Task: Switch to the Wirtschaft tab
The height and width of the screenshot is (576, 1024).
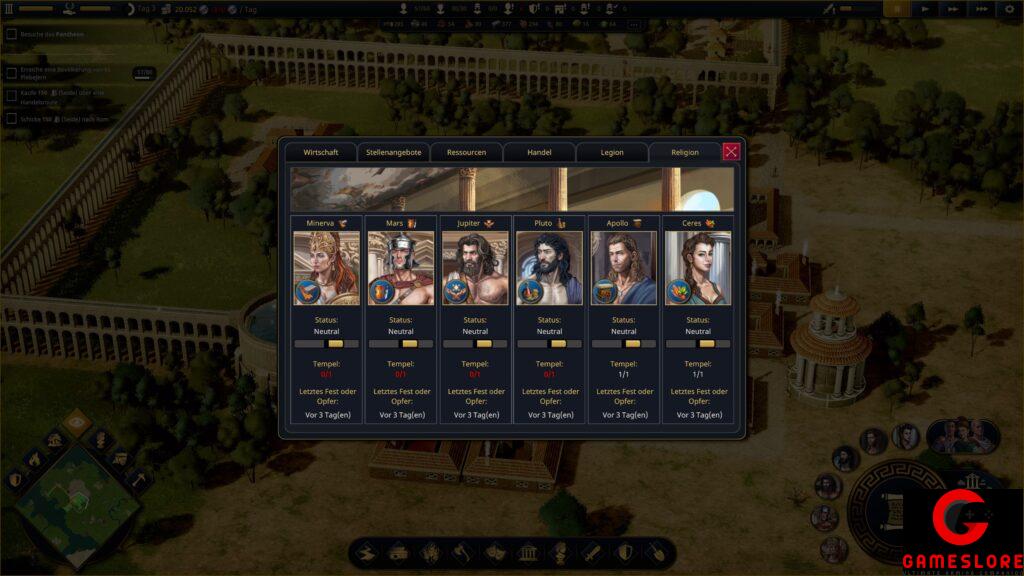Action: click(x=320, y=152)
